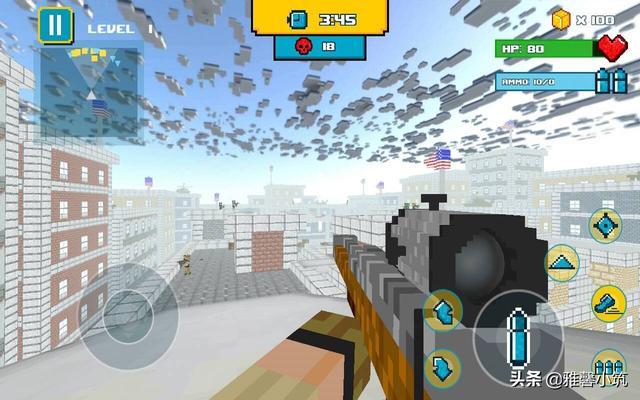The width and height of the screenshot is (640, 400).
Task: Tap the ammo magazines icon
Action: point(611,81)
